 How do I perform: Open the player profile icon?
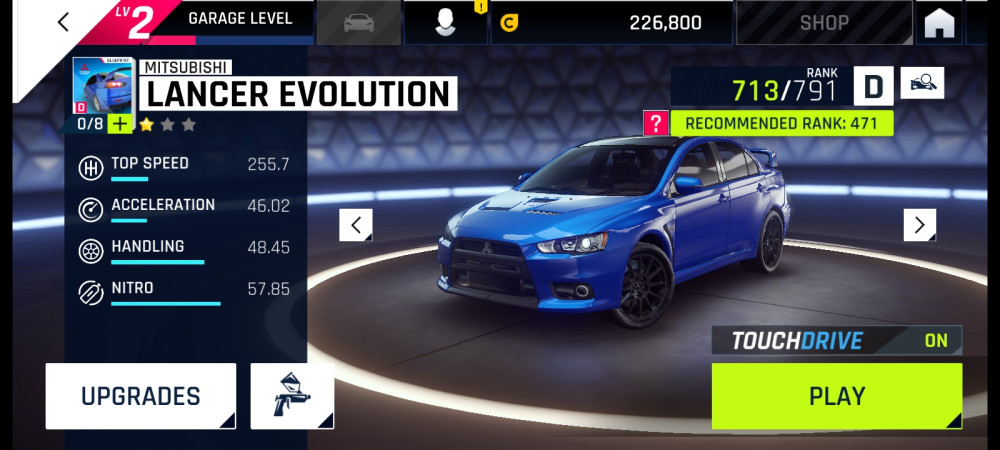pyautogui.click(x=446, y=22)
